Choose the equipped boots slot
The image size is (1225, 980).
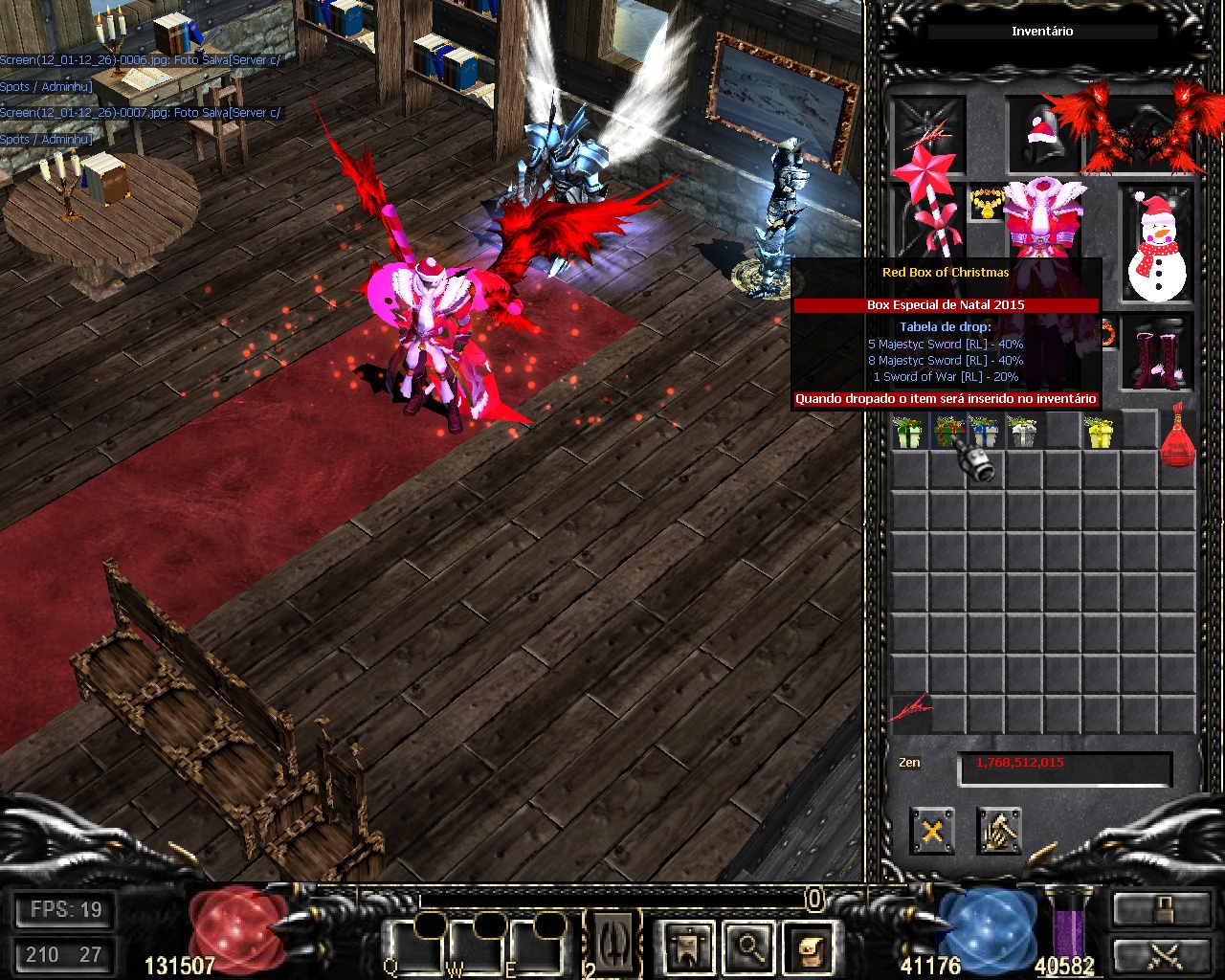[x=1158, y=356]
